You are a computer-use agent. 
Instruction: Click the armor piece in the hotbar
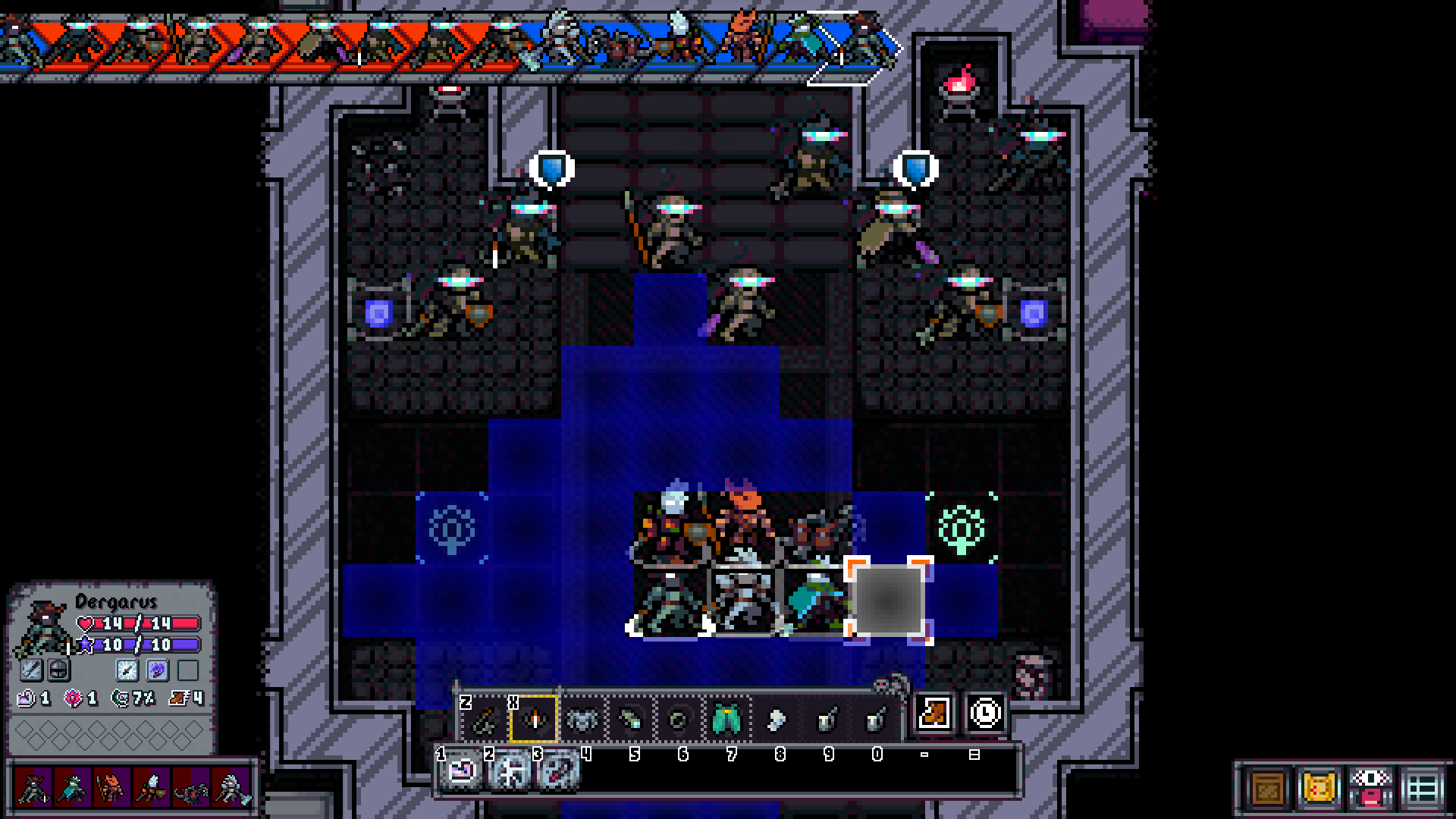click(x=582, y=719)
